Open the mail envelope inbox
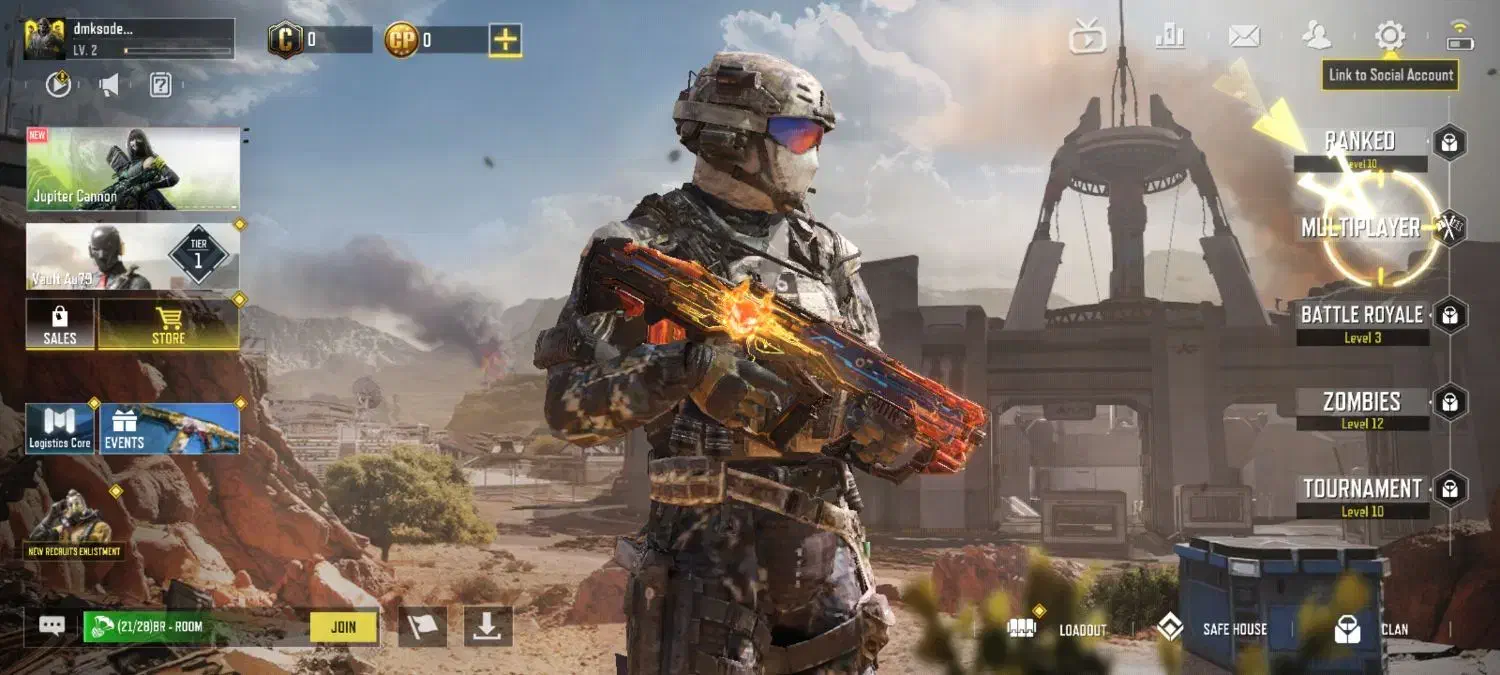This screenshot has width=1500, height=675. click(1244, 37)
